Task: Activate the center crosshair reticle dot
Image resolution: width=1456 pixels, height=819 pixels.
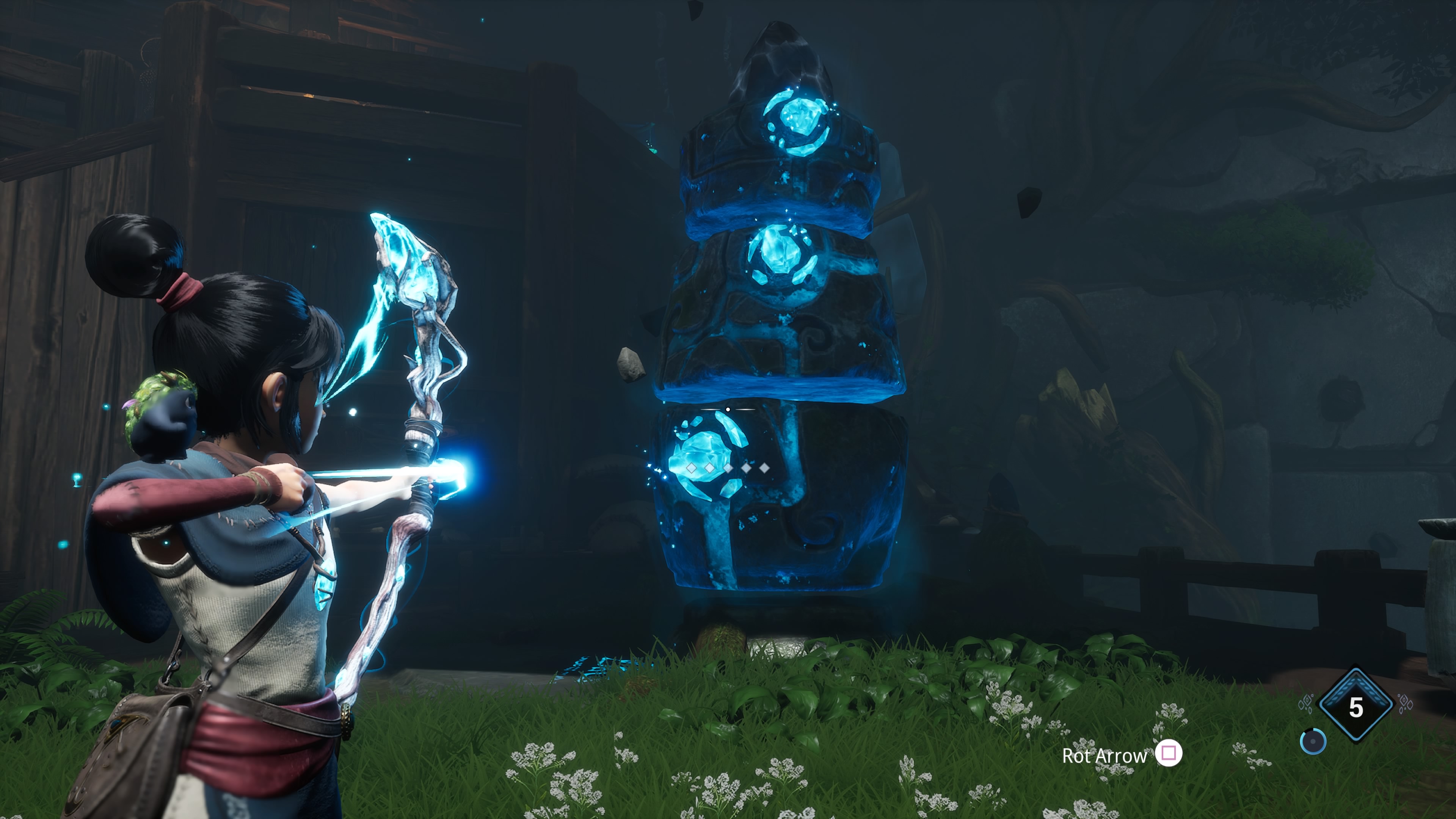Action: point(728,409)
